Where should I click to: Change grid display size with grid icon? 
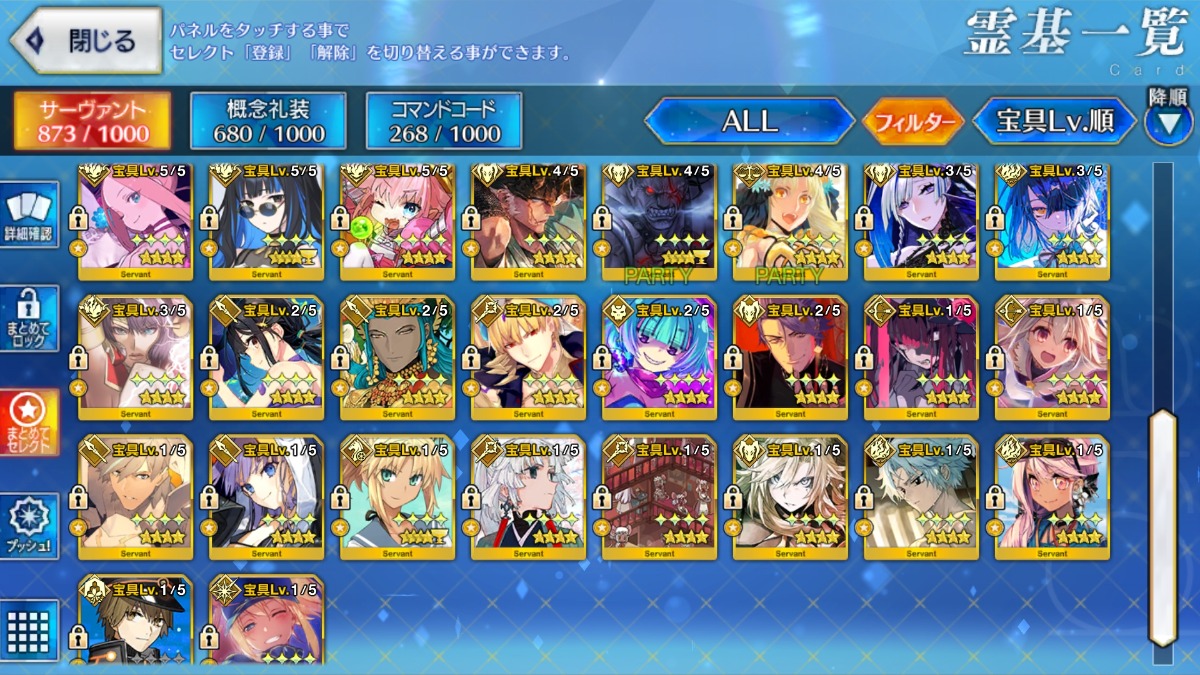click(x=28, y=630)
